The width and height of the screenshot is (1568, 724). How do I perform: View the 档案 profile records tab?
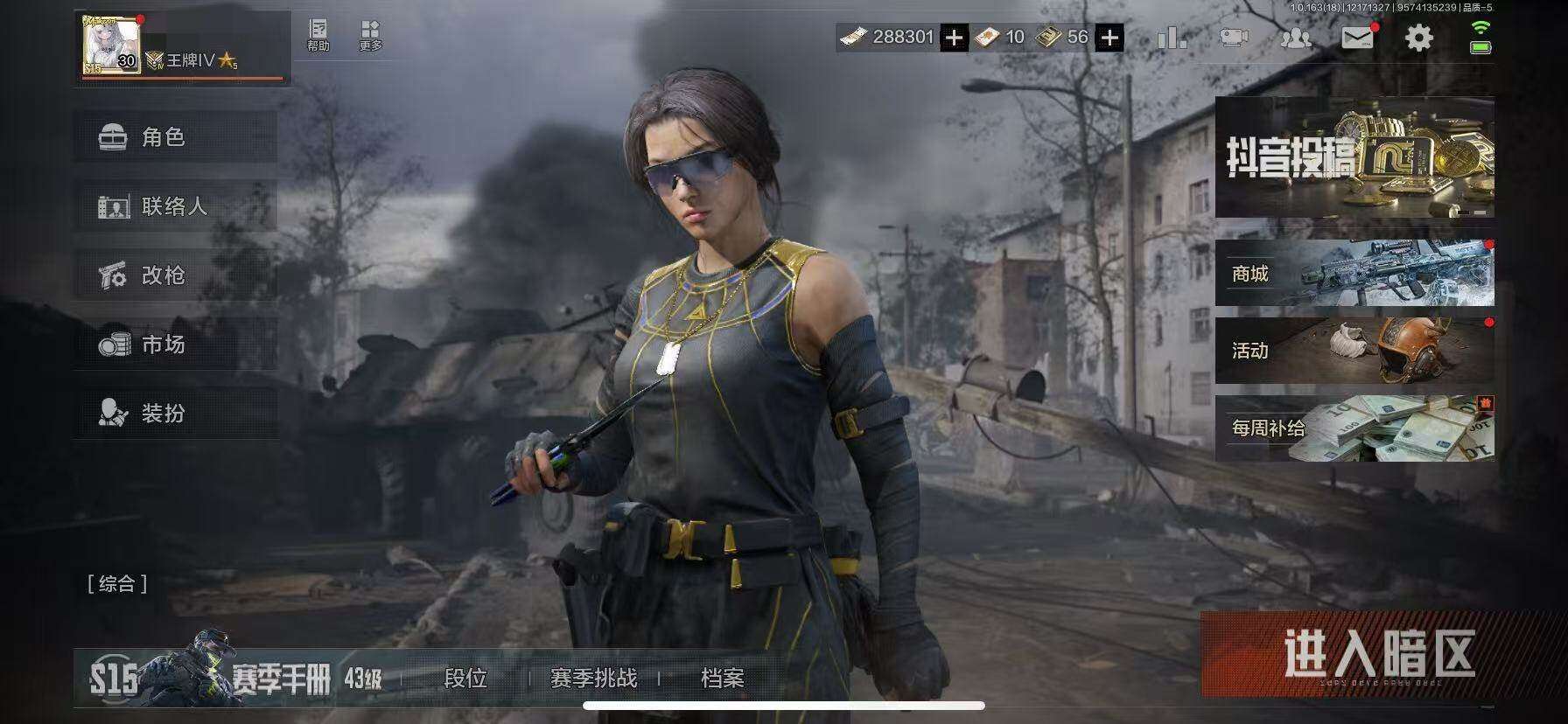722,678
